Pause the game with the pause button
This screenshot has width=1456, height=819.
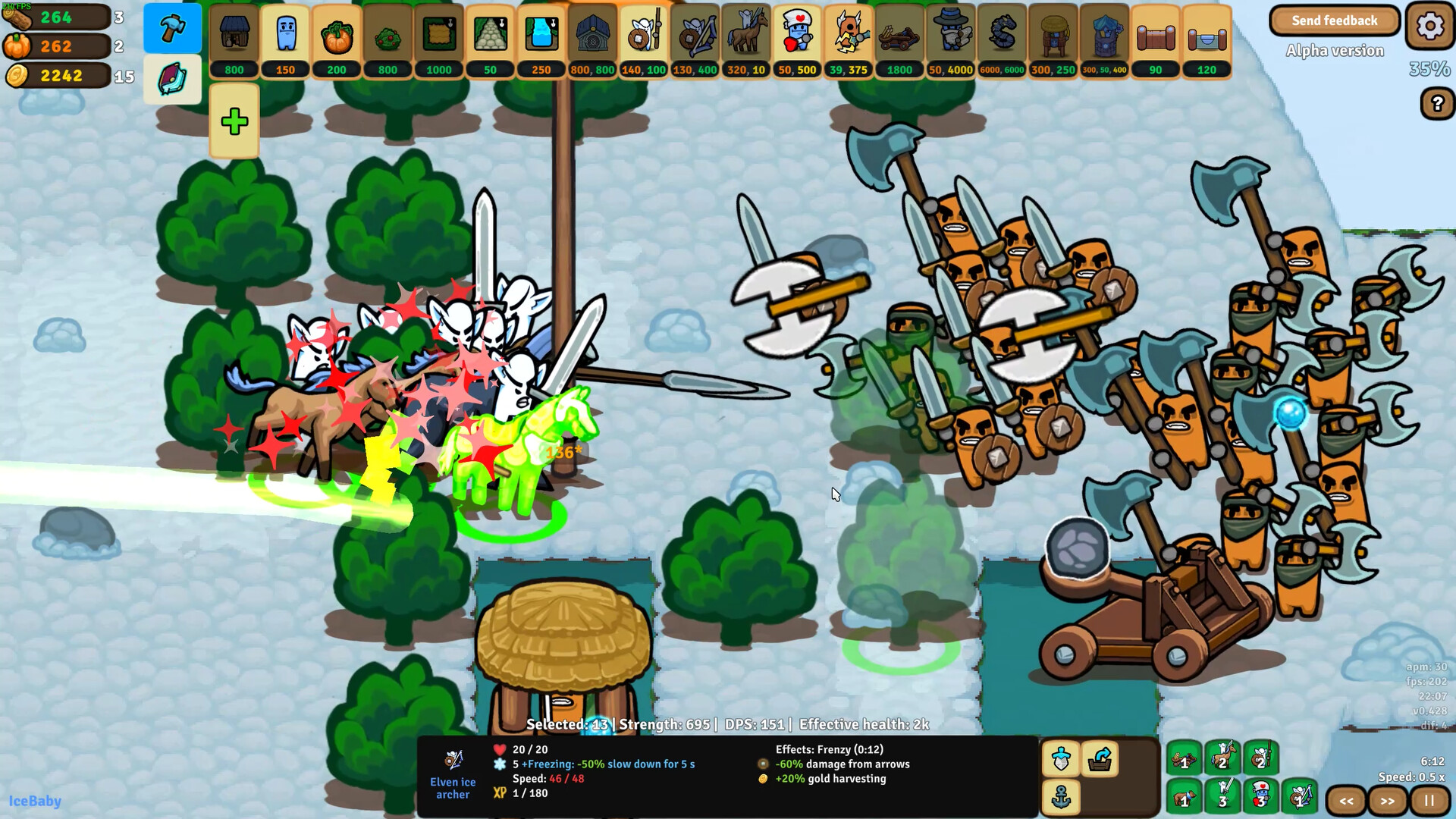[x=1430, y=801]
